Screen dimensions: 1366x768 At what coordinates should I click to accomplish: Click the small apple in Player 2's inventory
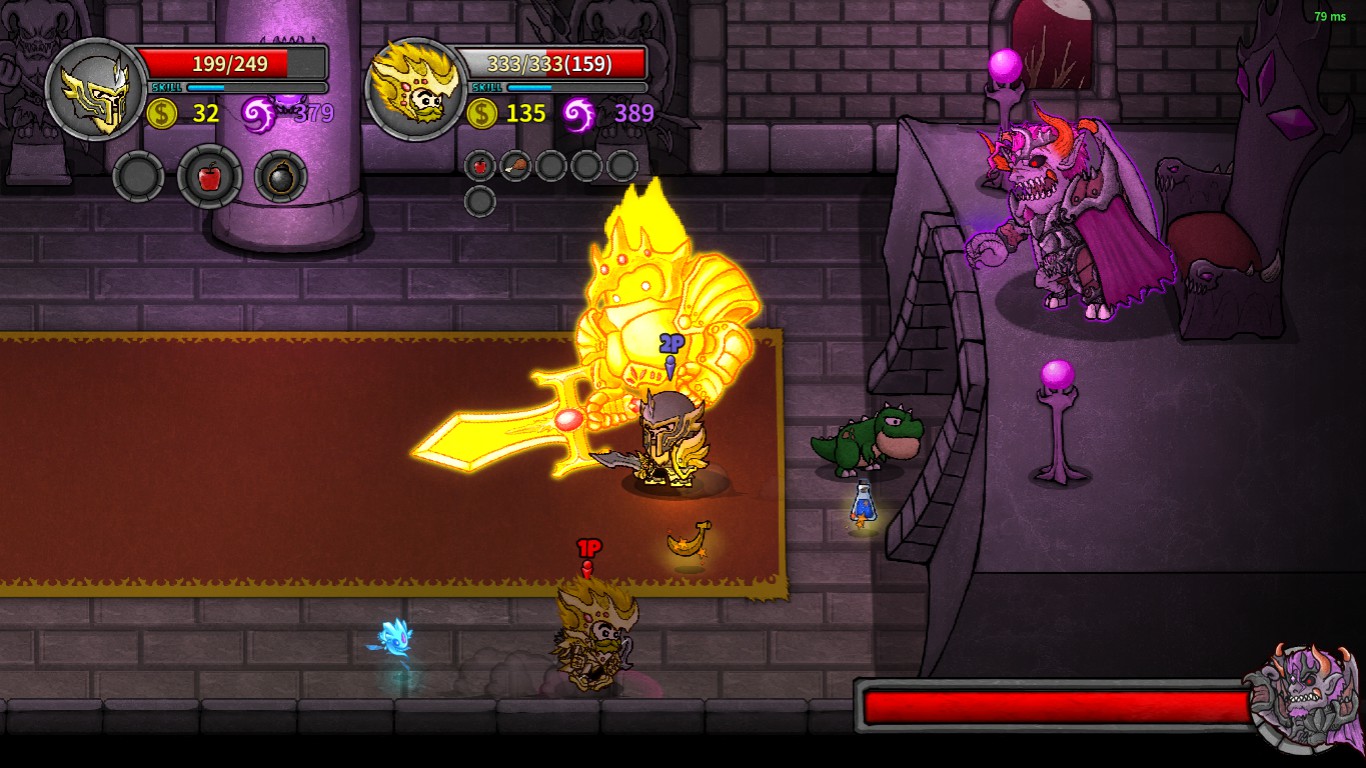click(x=480, y=164)
